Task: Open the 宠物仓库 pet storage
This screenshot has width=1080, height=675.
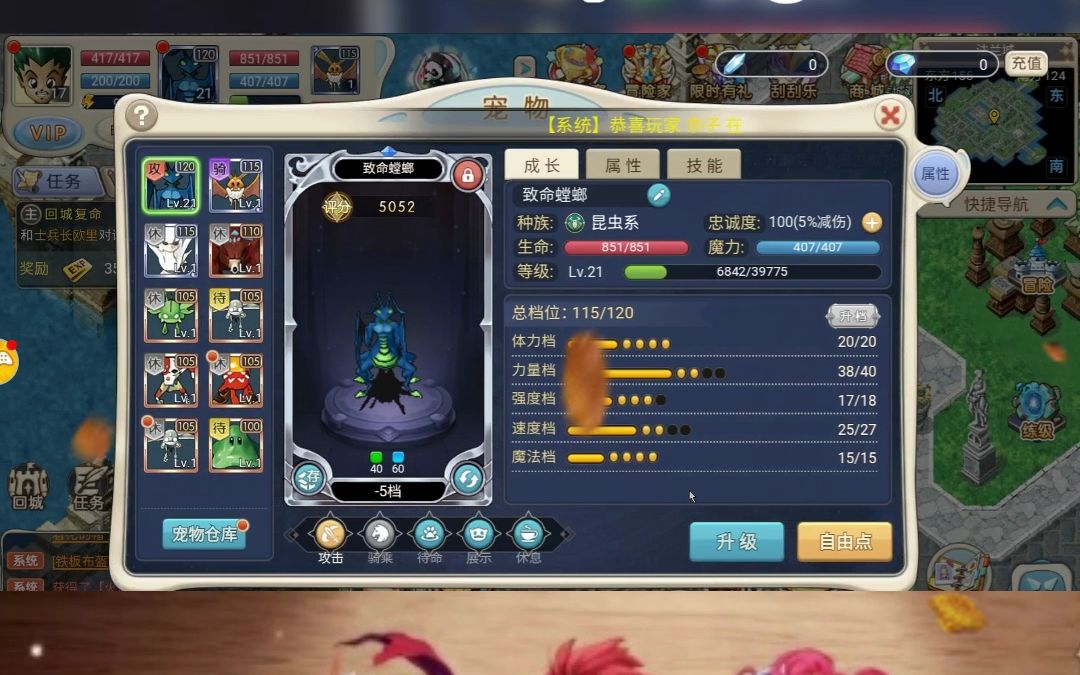Action: click(204, 534)
